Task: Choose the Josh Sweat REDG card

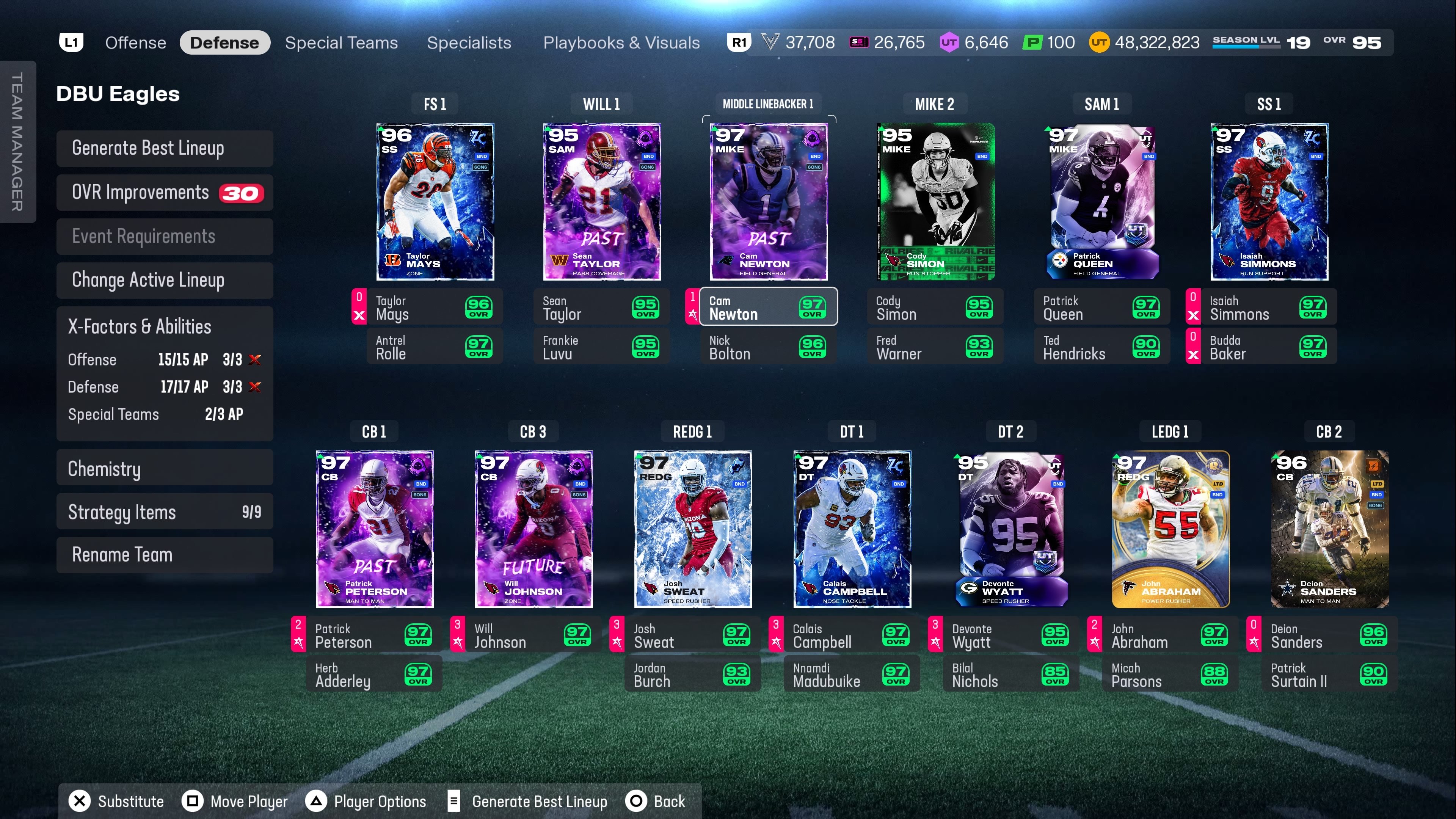Action: click(693, 529)
